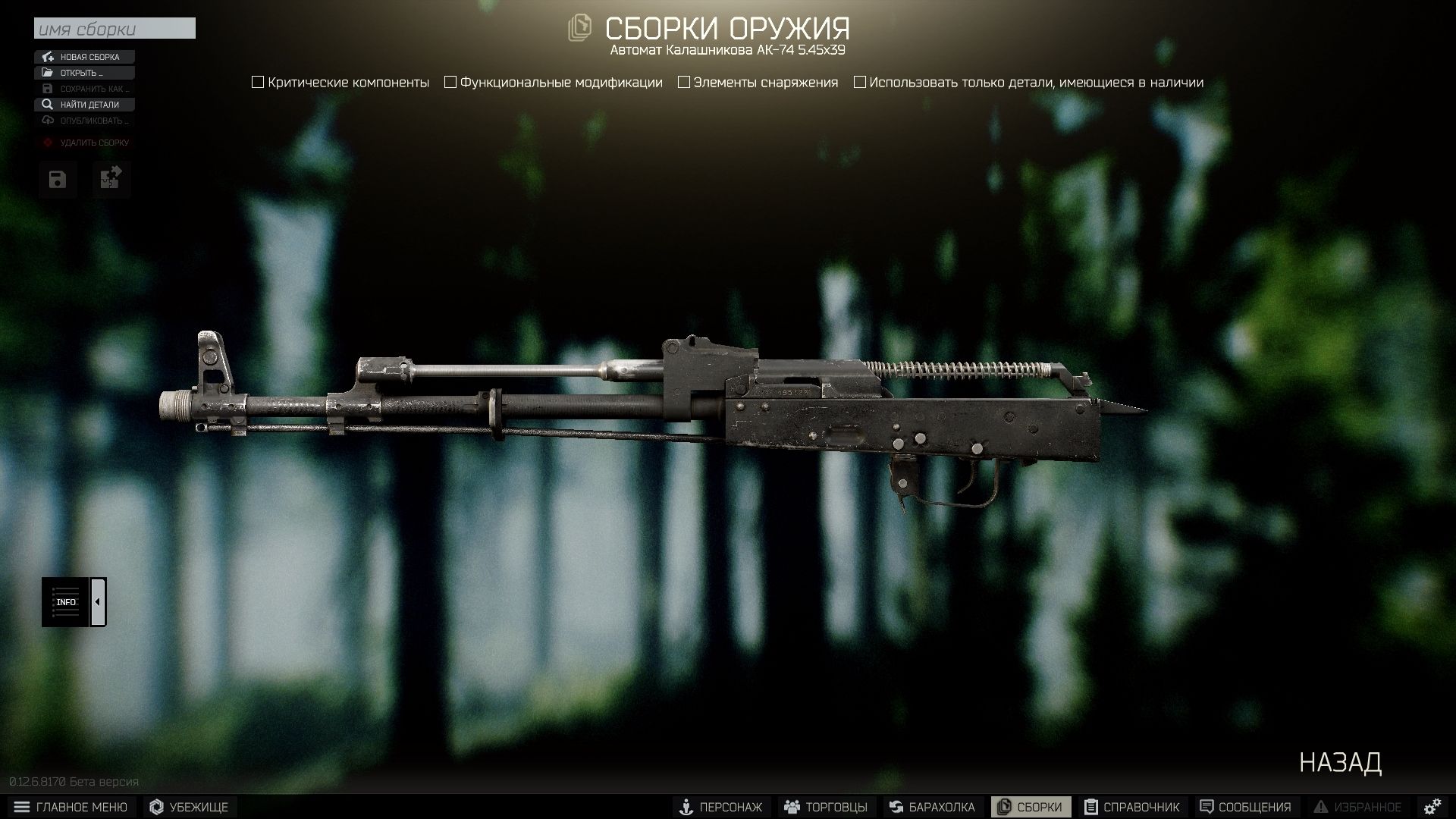Collapse the INFO panel with its arrow

[97, 600]
